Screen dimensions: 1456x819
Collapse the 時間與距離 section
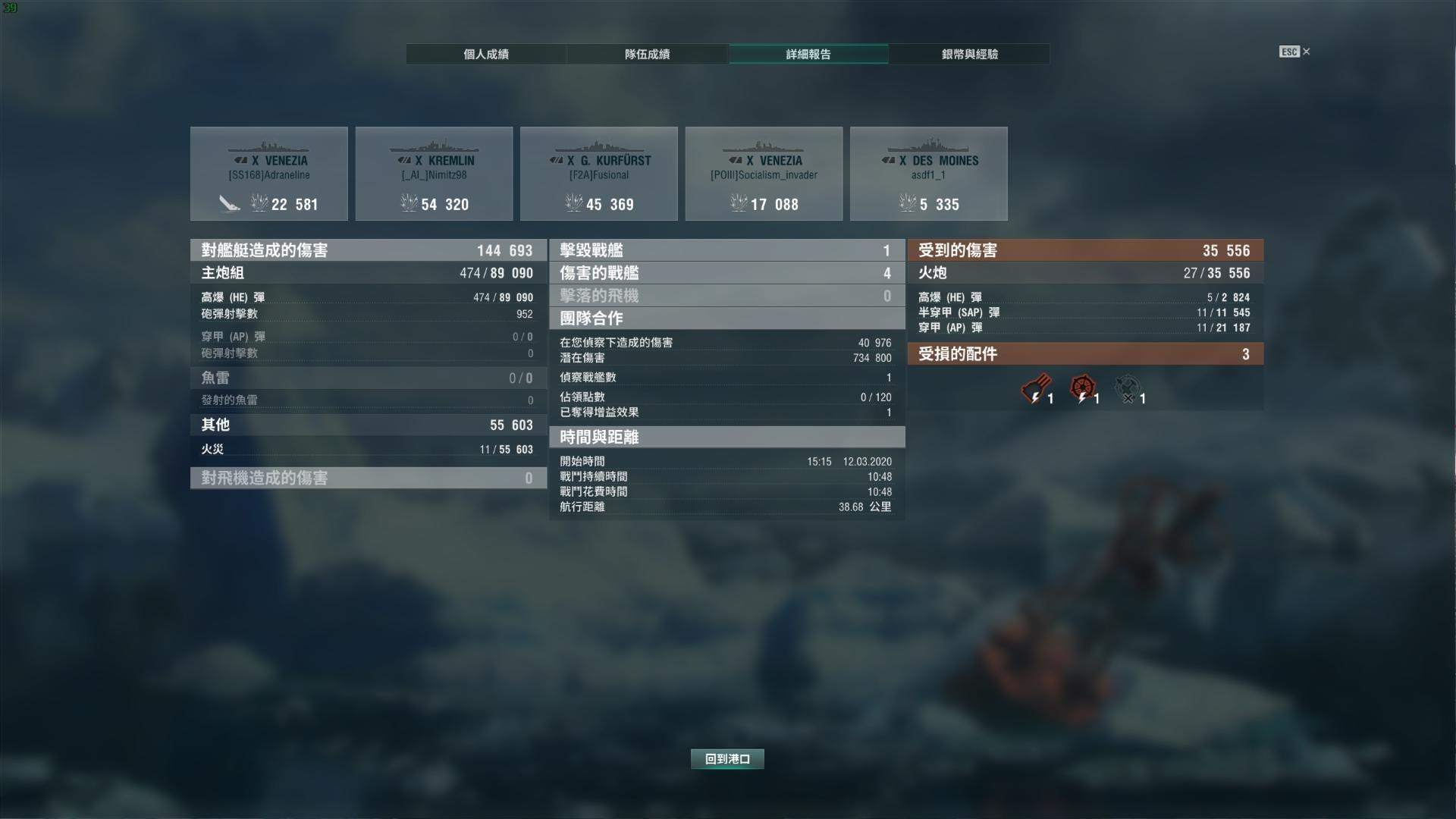click(726, 438)
